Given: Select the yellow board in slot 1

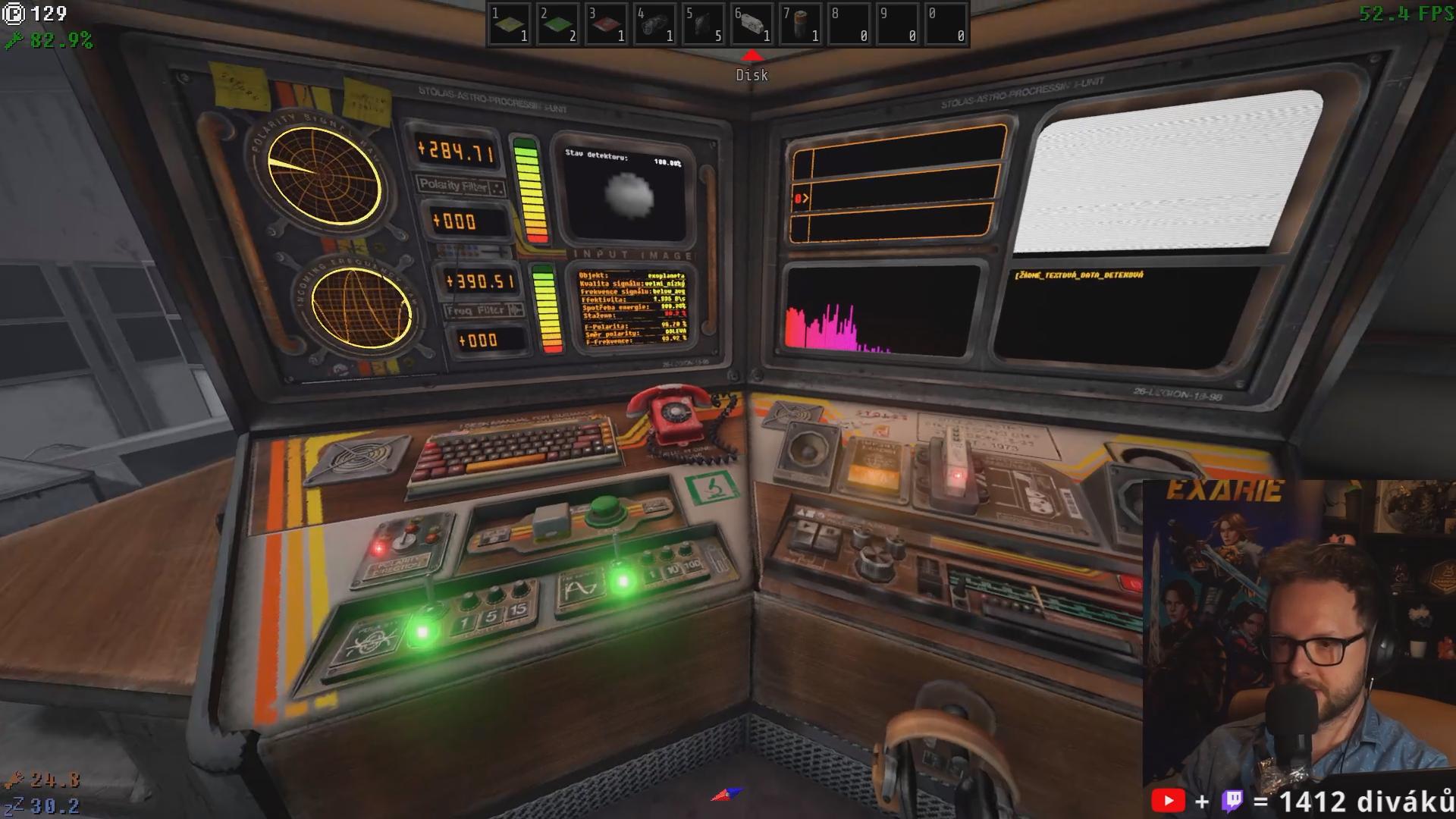Looking at the screenshot, I should (509, 24).
